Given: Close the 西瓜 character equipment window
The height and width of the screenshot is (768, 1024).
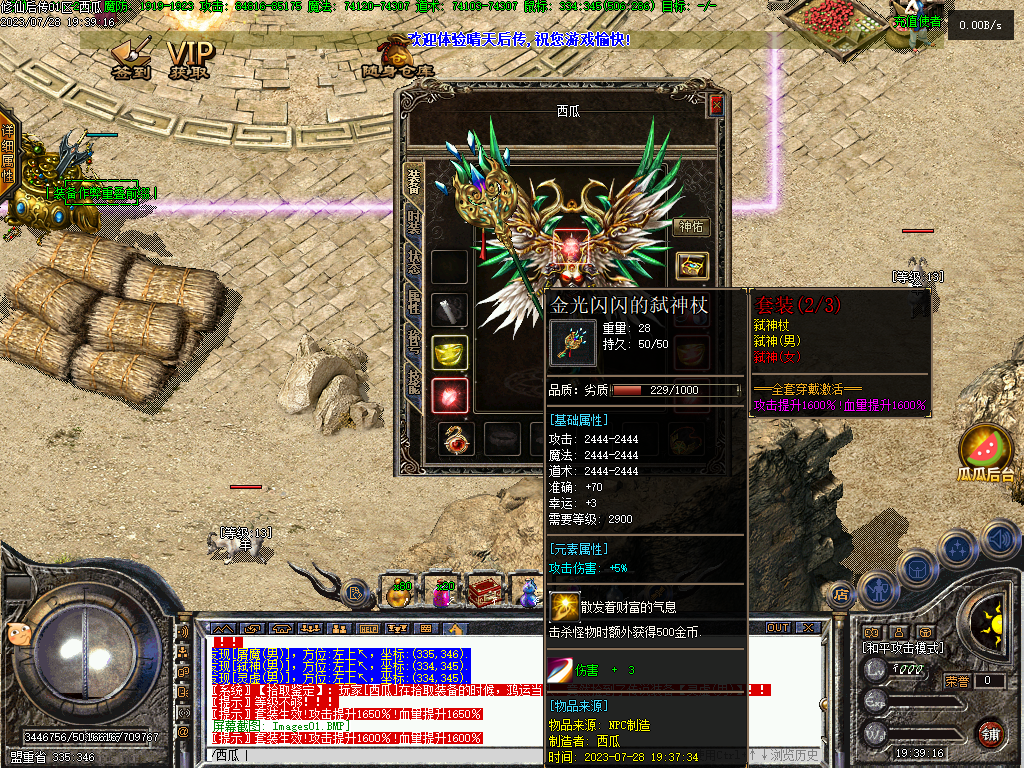Looking at the screenshot, I should click(716, 105).
